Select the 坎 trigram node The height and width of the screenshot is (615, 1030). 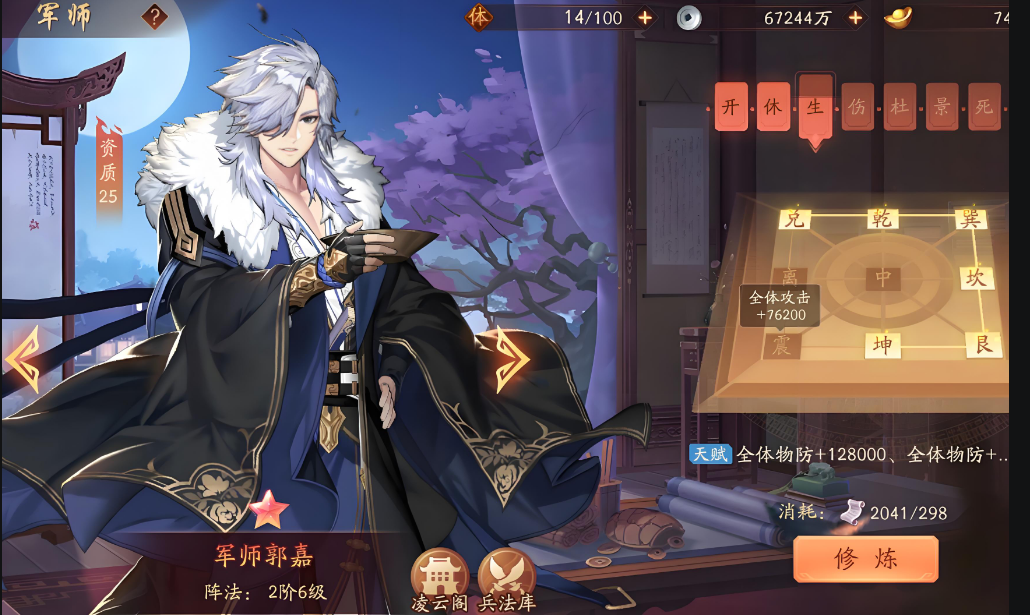point(976,277)
